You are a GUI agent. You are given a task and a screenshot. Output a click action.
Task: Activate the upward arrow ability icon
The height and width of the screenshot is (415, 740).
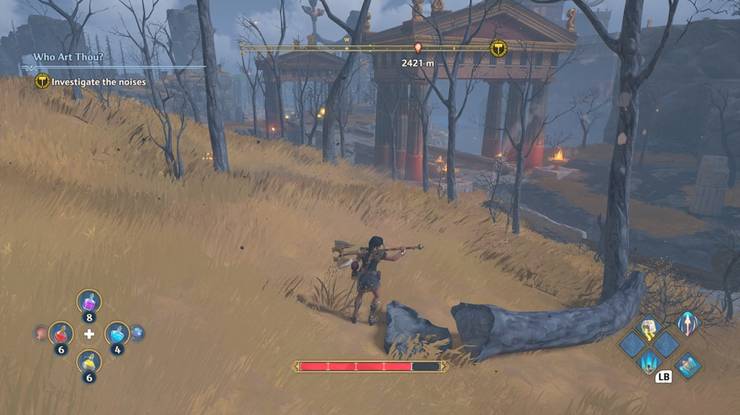686,323
